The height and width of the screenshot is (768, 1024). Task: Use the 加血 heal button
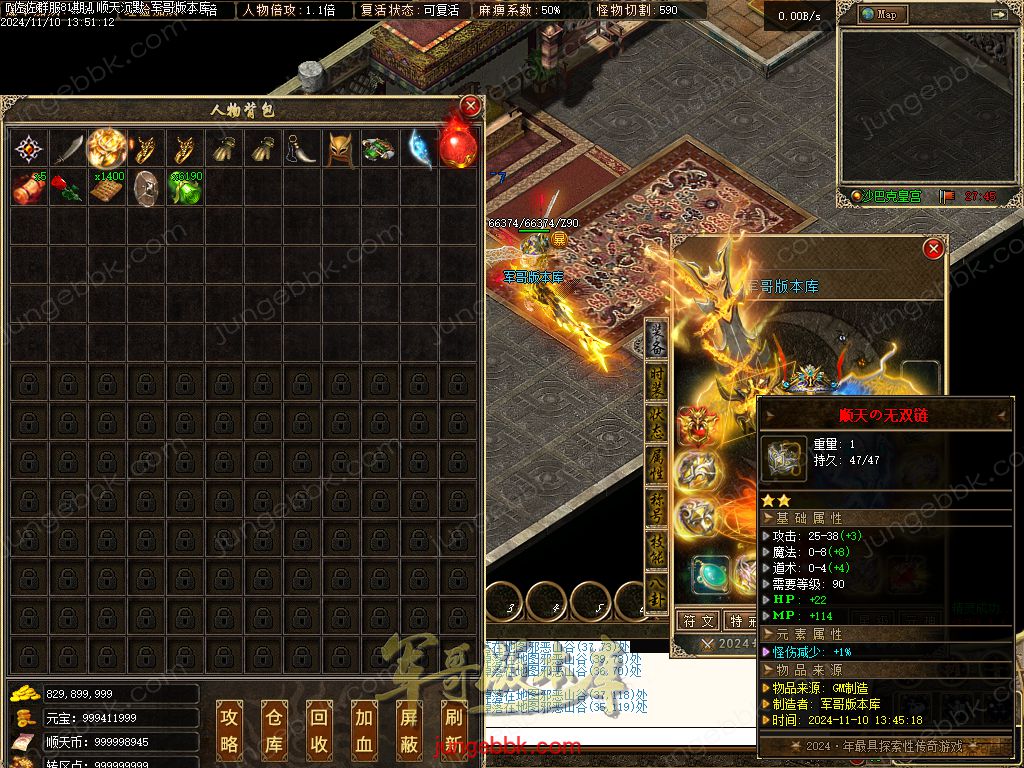364,730
